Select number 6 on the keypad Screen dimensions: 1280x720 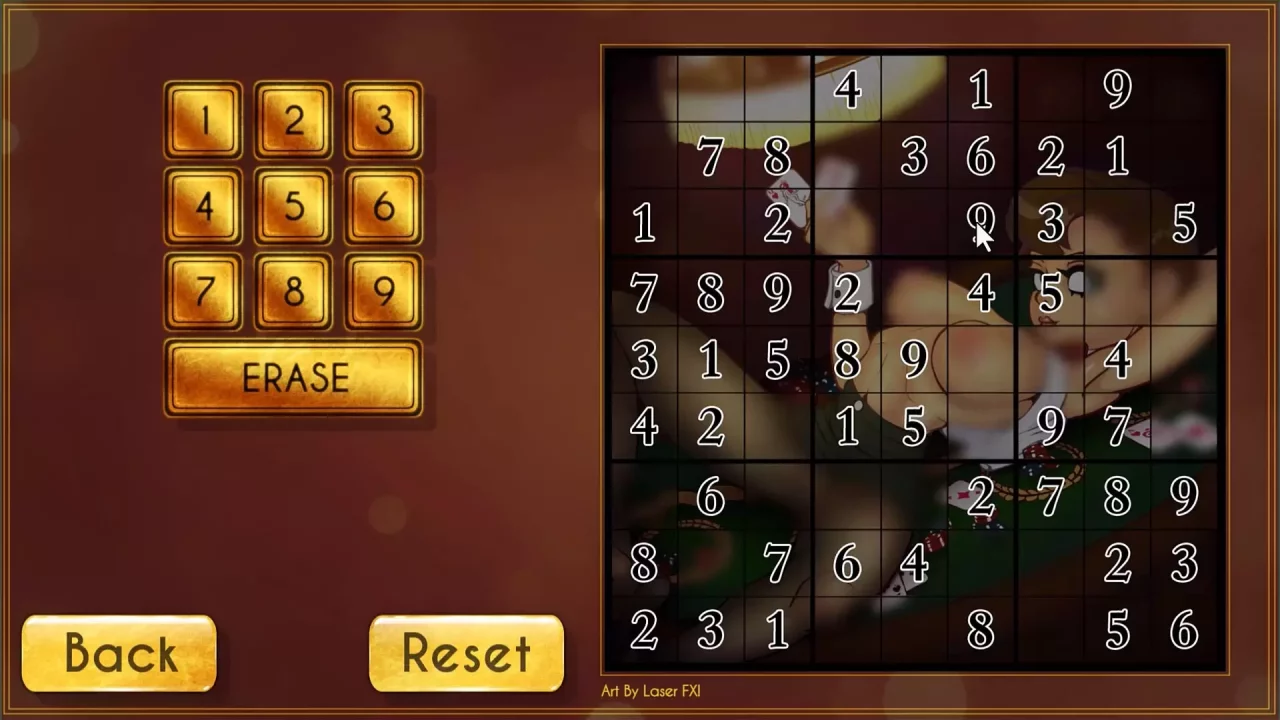(x=382, y=207)
